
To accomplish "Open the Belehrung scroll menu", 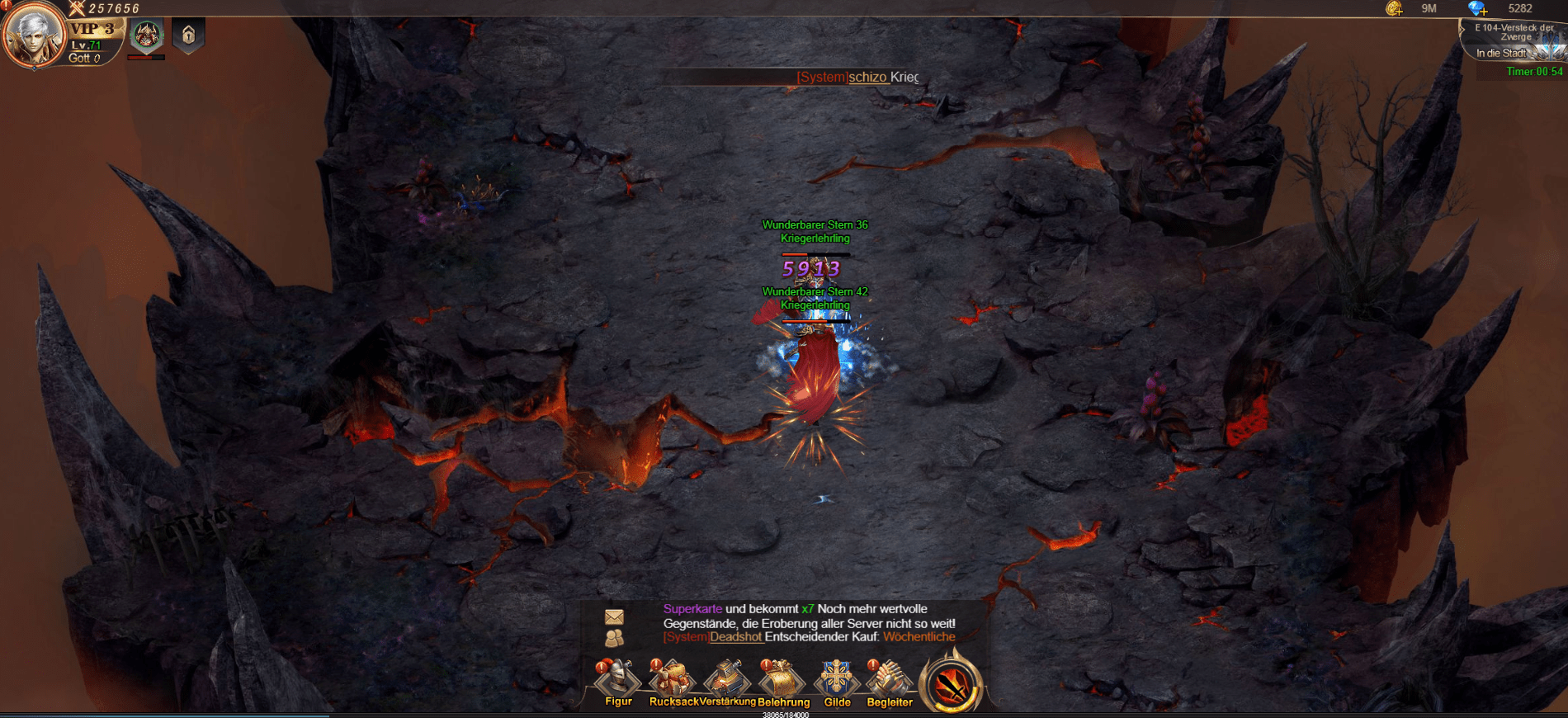I will (x=782, y=682).
